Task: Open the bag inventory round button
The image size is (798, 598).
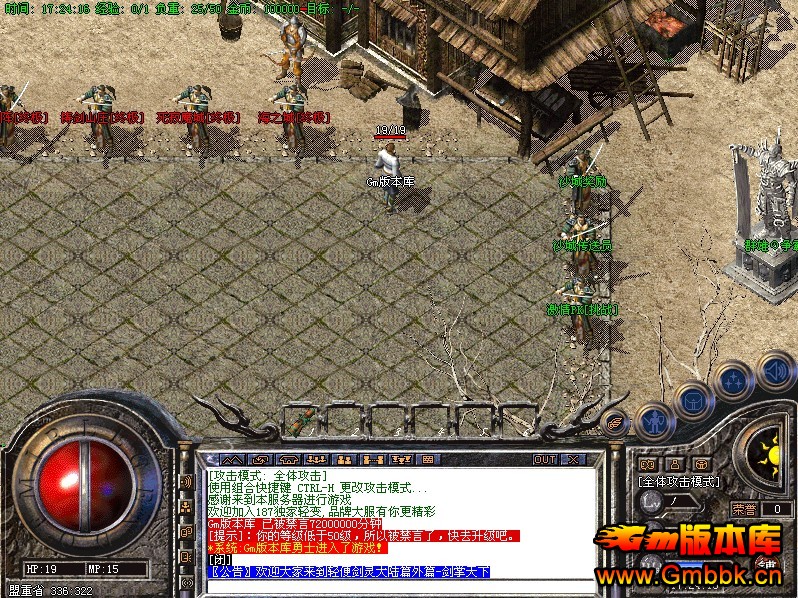Action: [x=692, y=401]
